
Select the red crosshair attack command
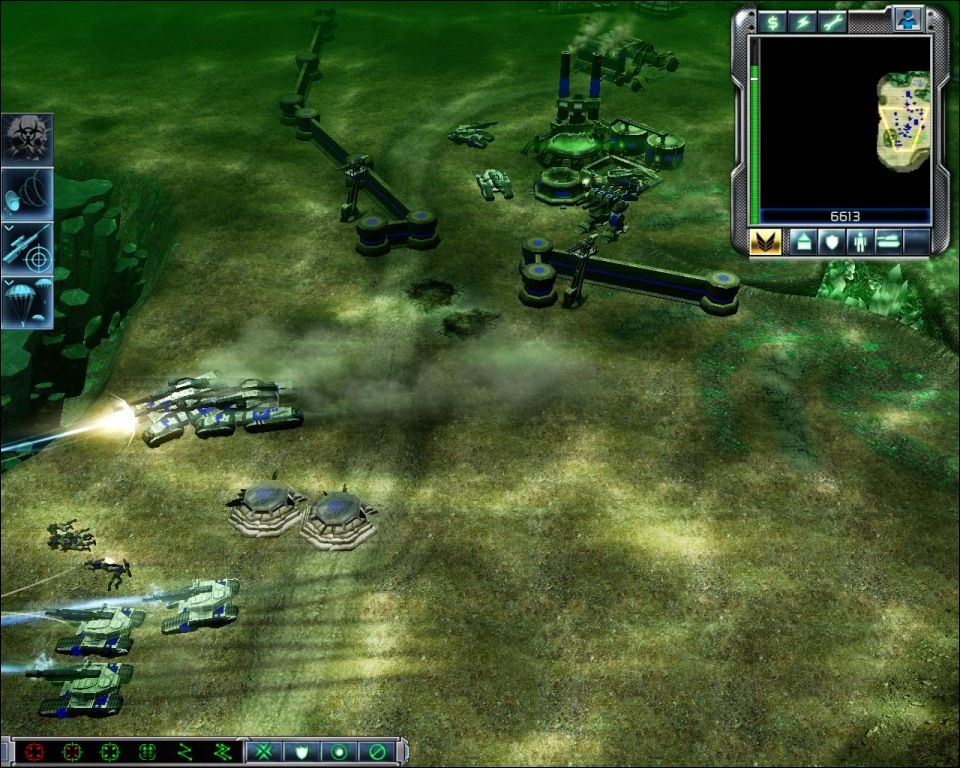click(35, 751)
